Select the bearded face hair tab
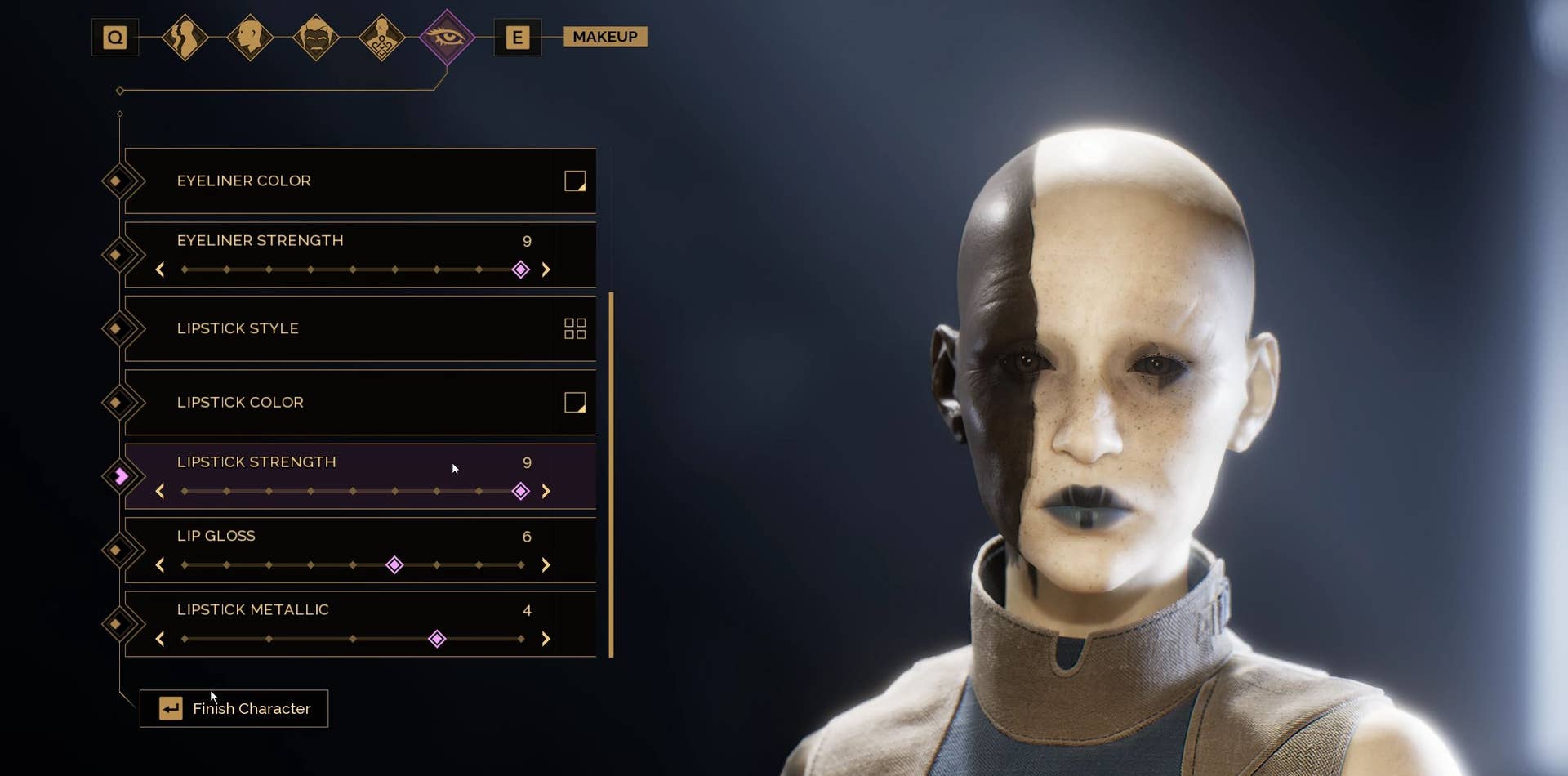This screenshot has width=1568, height=776. 316,38
